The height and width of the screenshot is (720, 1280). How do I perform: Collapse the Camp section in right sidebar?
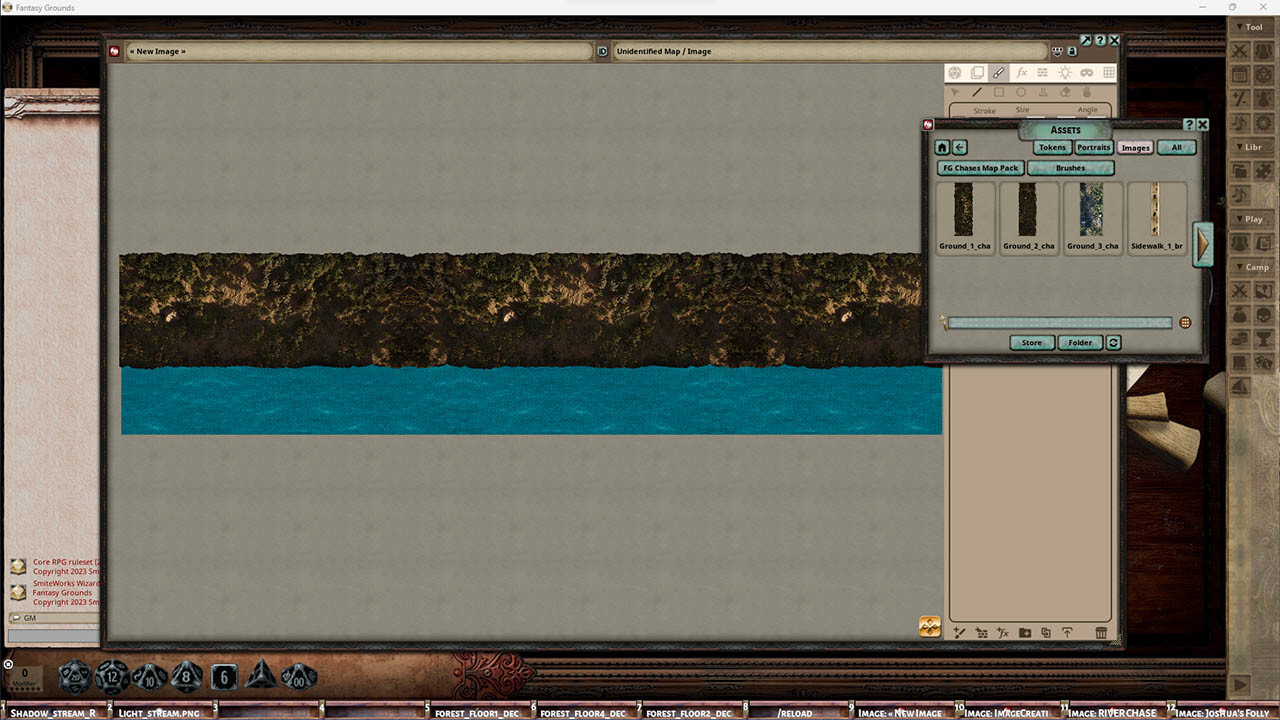tap(1254, 267)
